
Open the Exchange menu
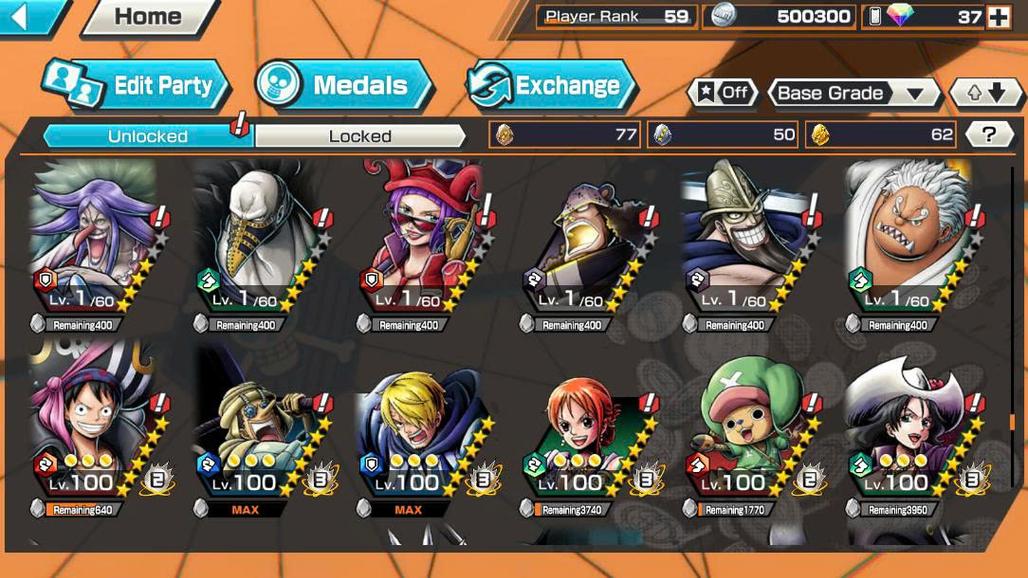552,86
